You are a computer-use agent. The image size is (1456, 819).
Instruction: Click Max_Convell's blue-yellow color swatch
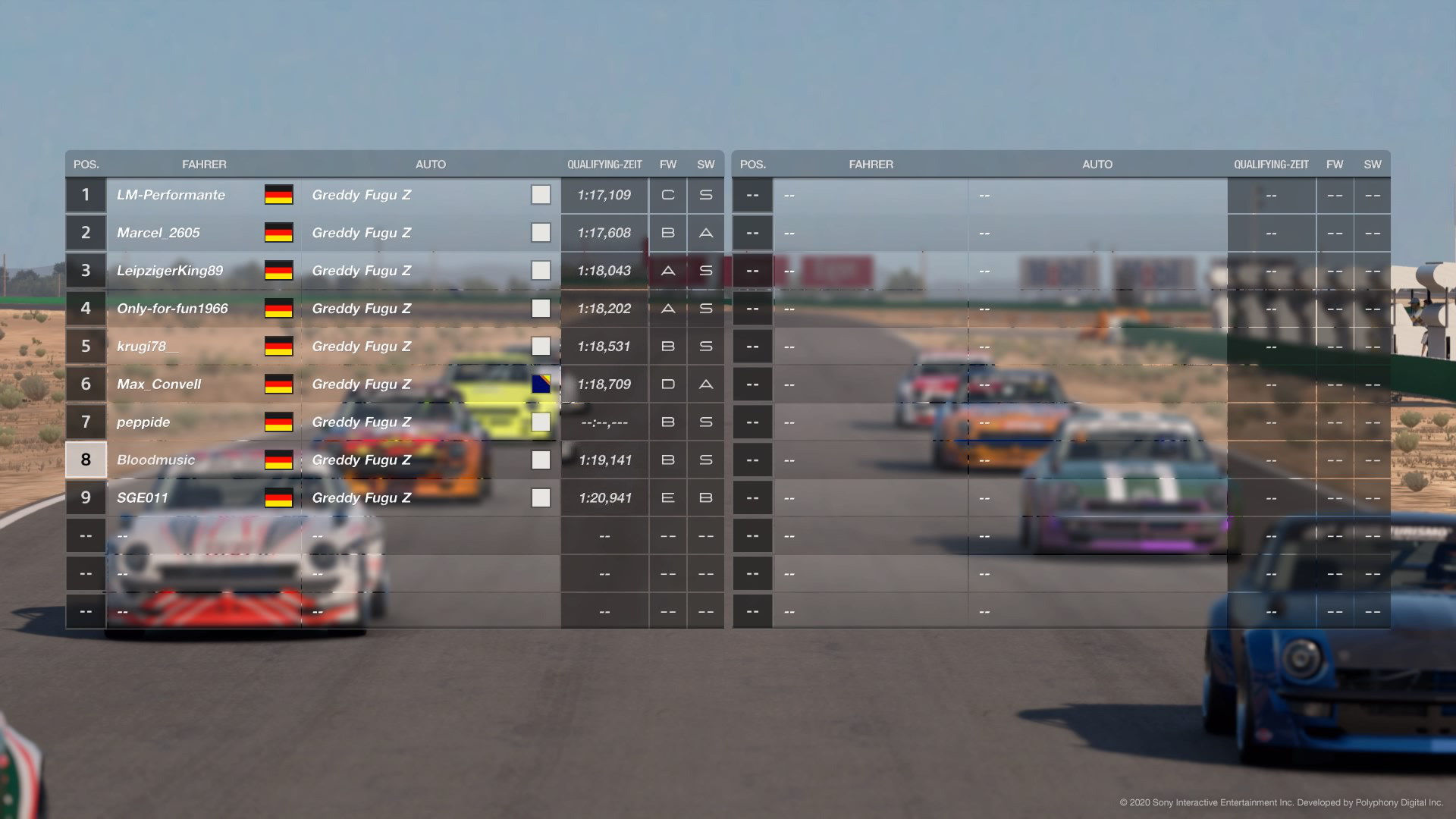(x=541, y=384)
